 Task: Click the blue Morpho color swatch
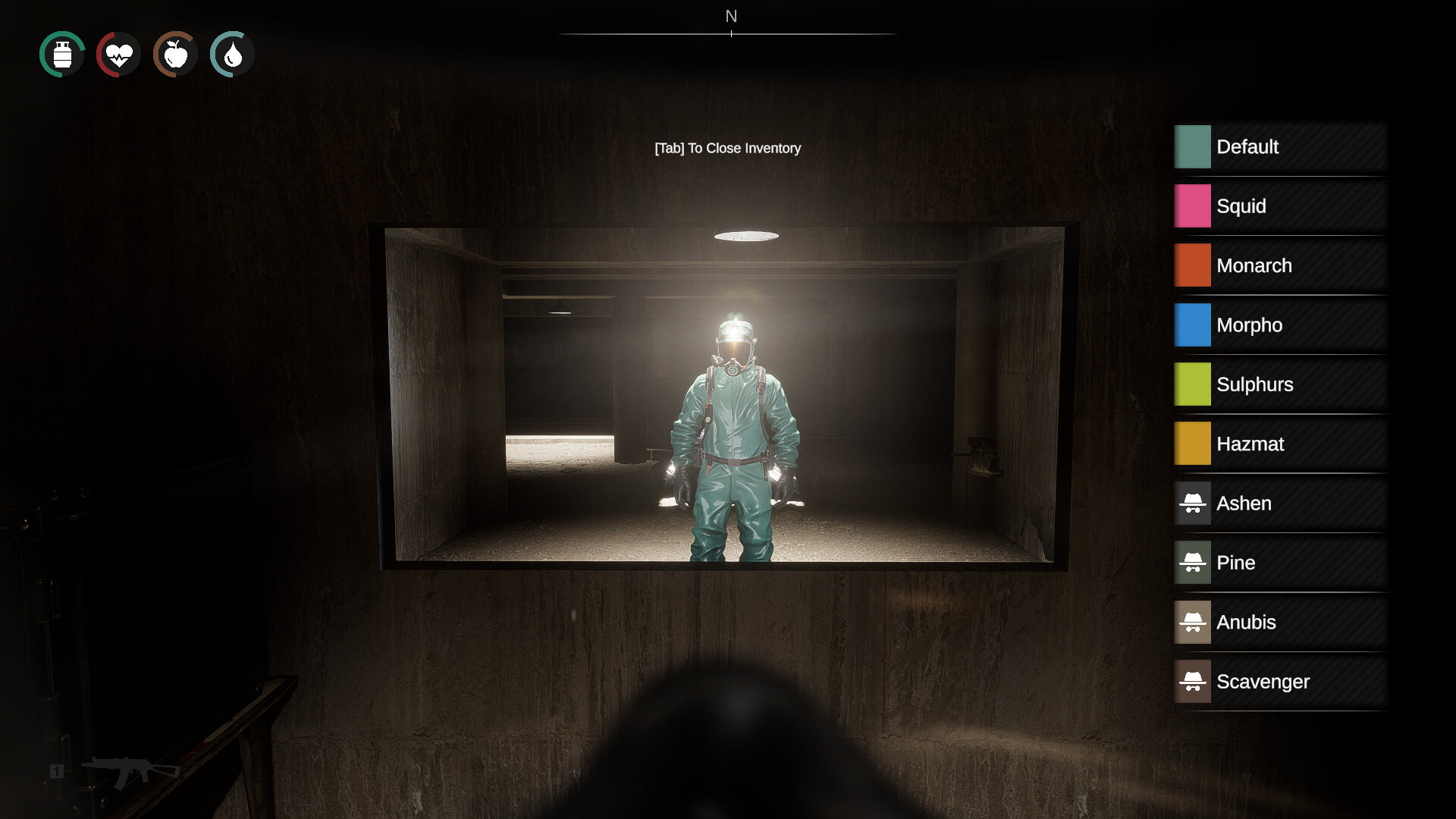[1192, 325]
